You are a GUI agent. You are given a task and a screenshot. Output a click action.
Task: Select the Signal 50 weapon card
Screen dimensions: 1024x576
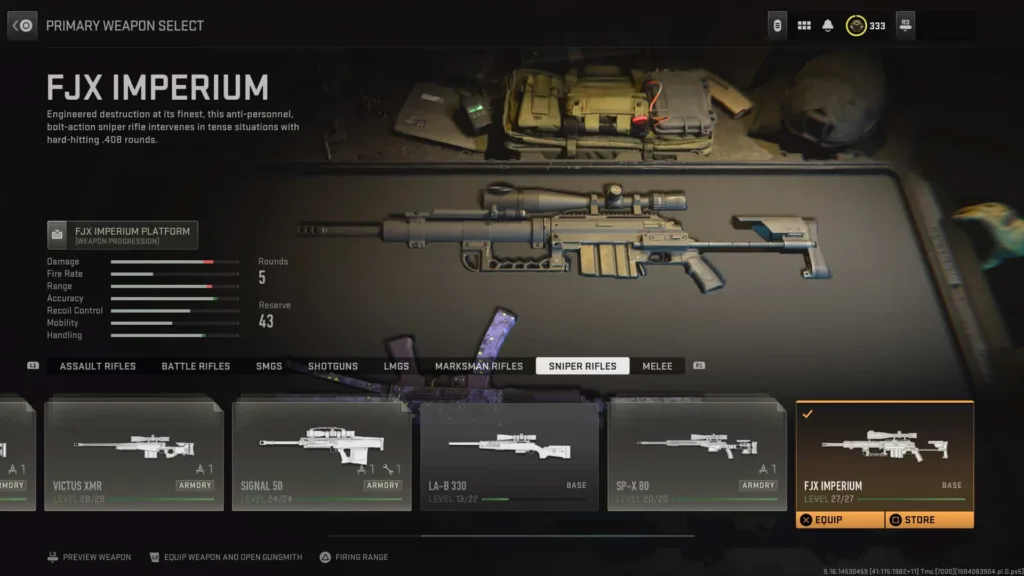click(x=321, y=455)
